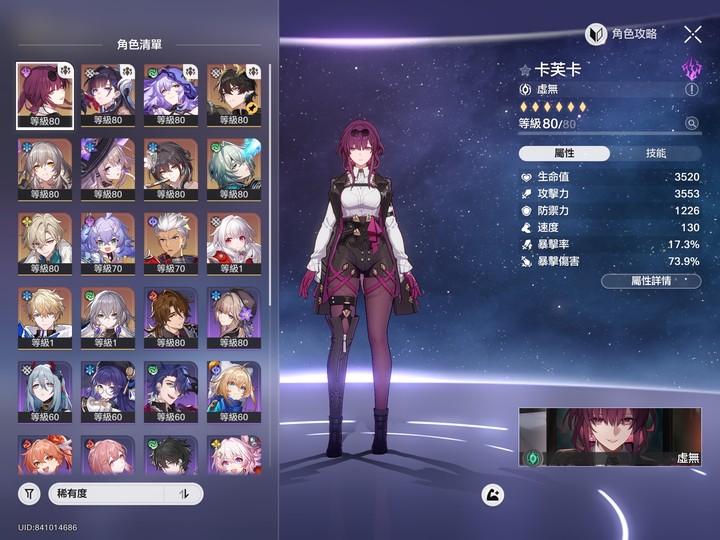
Task: Choose Gallagher from the character list
Action: (169, 319)
